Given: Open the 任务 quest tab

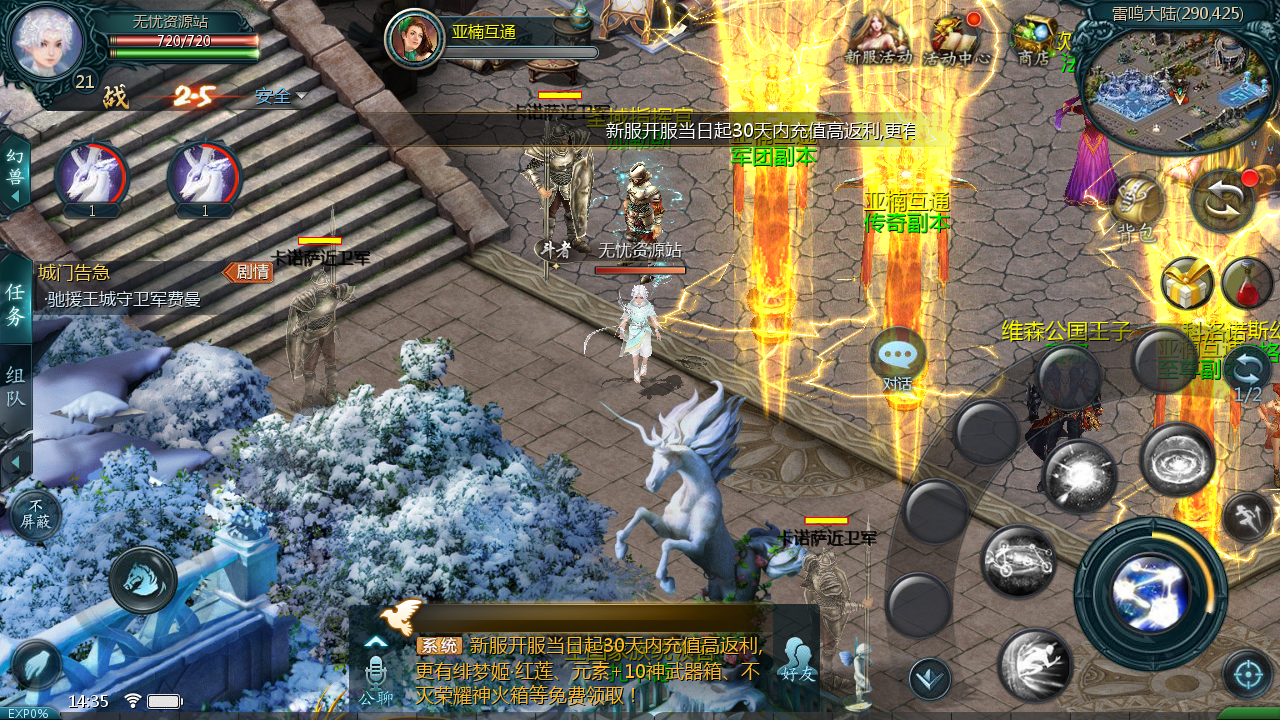Looking at the screenshot, I should pos(16,303).
